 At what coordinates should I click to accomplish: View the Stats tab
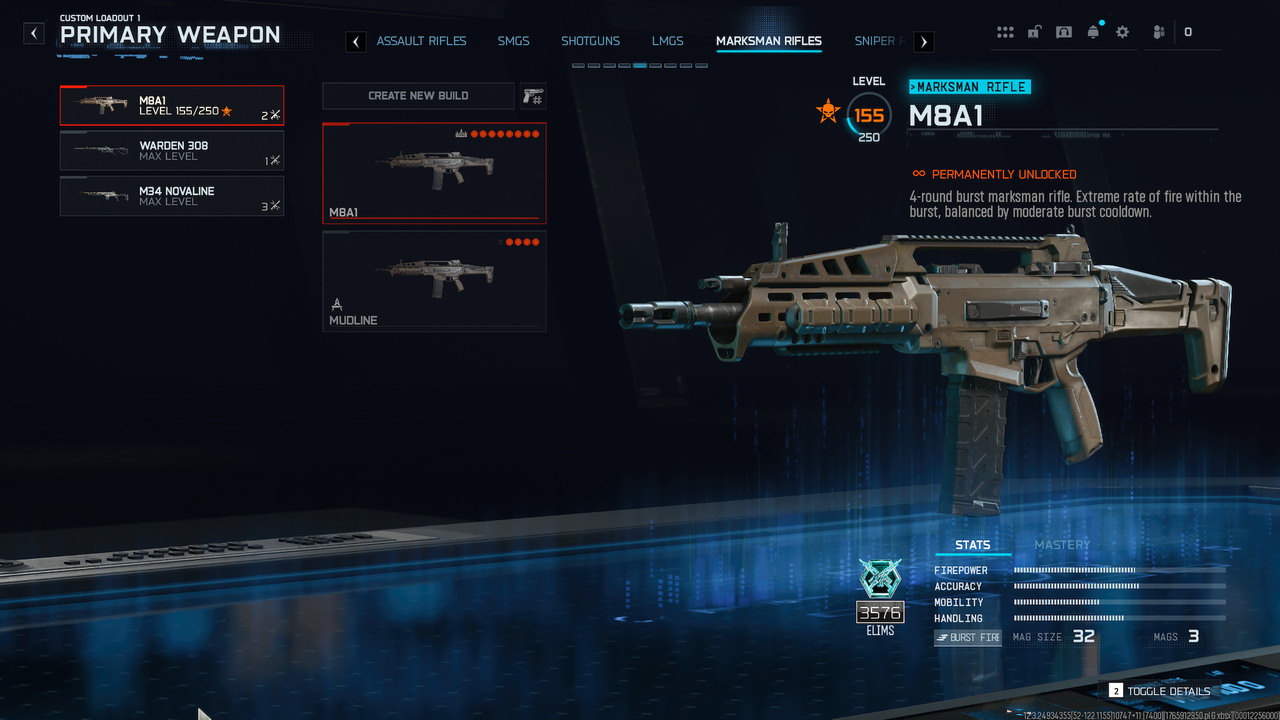(972, 545)
